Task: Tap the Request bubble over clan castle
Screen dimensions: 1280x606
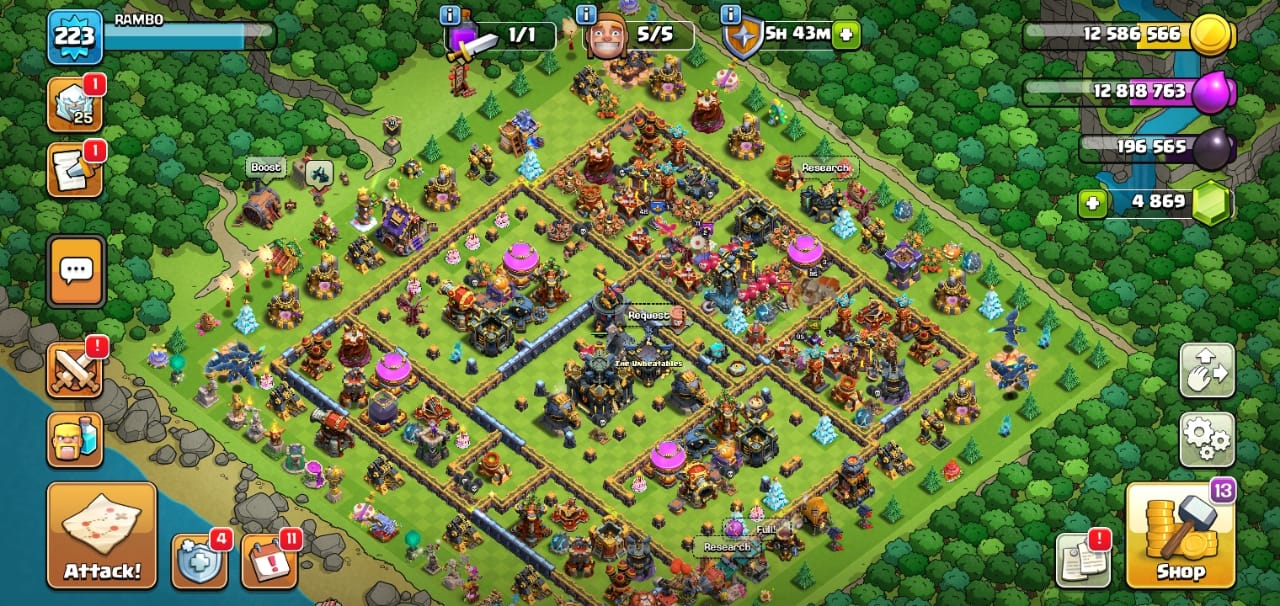Action: point(648,315)
